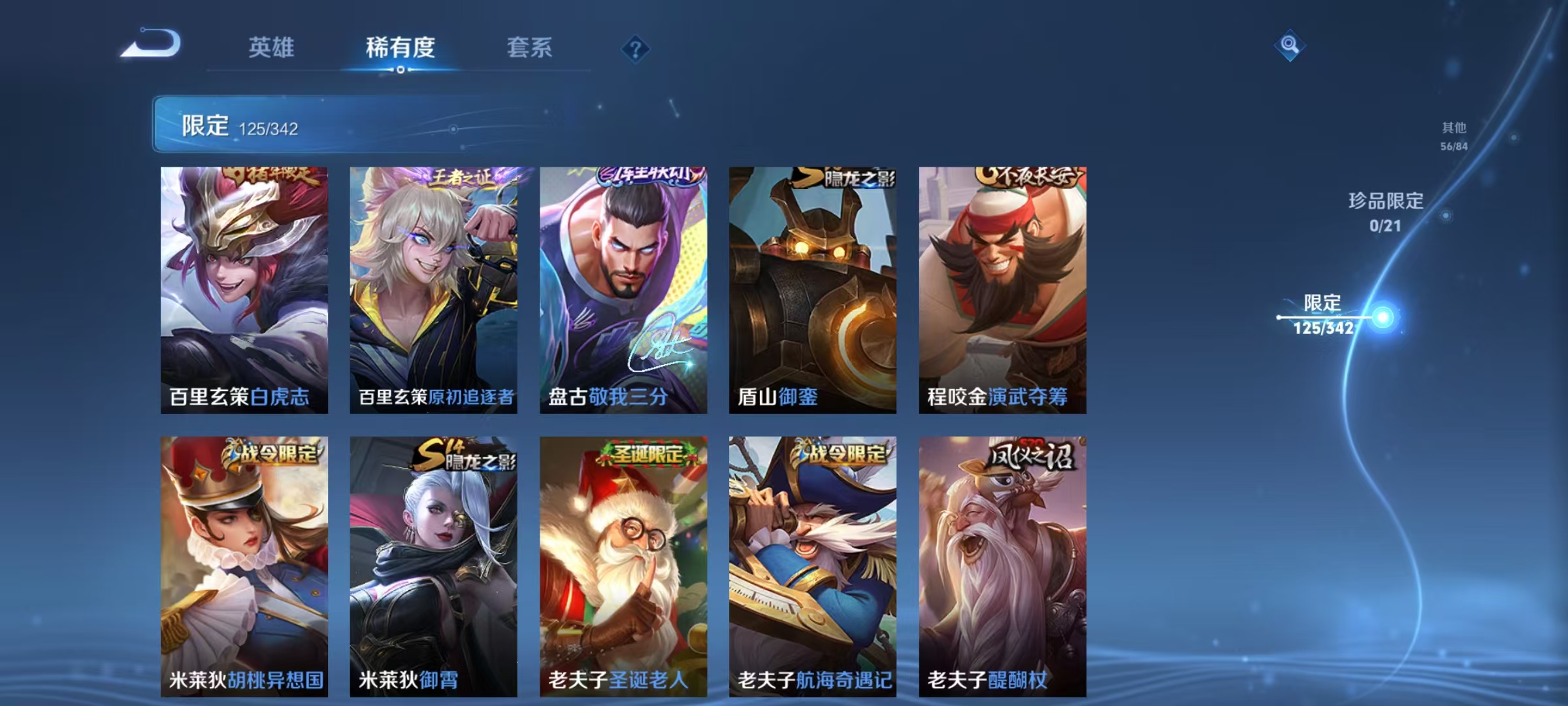Click the question mark help icon
Image resolution: width=1568 pixels, height=706 pixels.
pyautogui.click(x=636, y=49)
